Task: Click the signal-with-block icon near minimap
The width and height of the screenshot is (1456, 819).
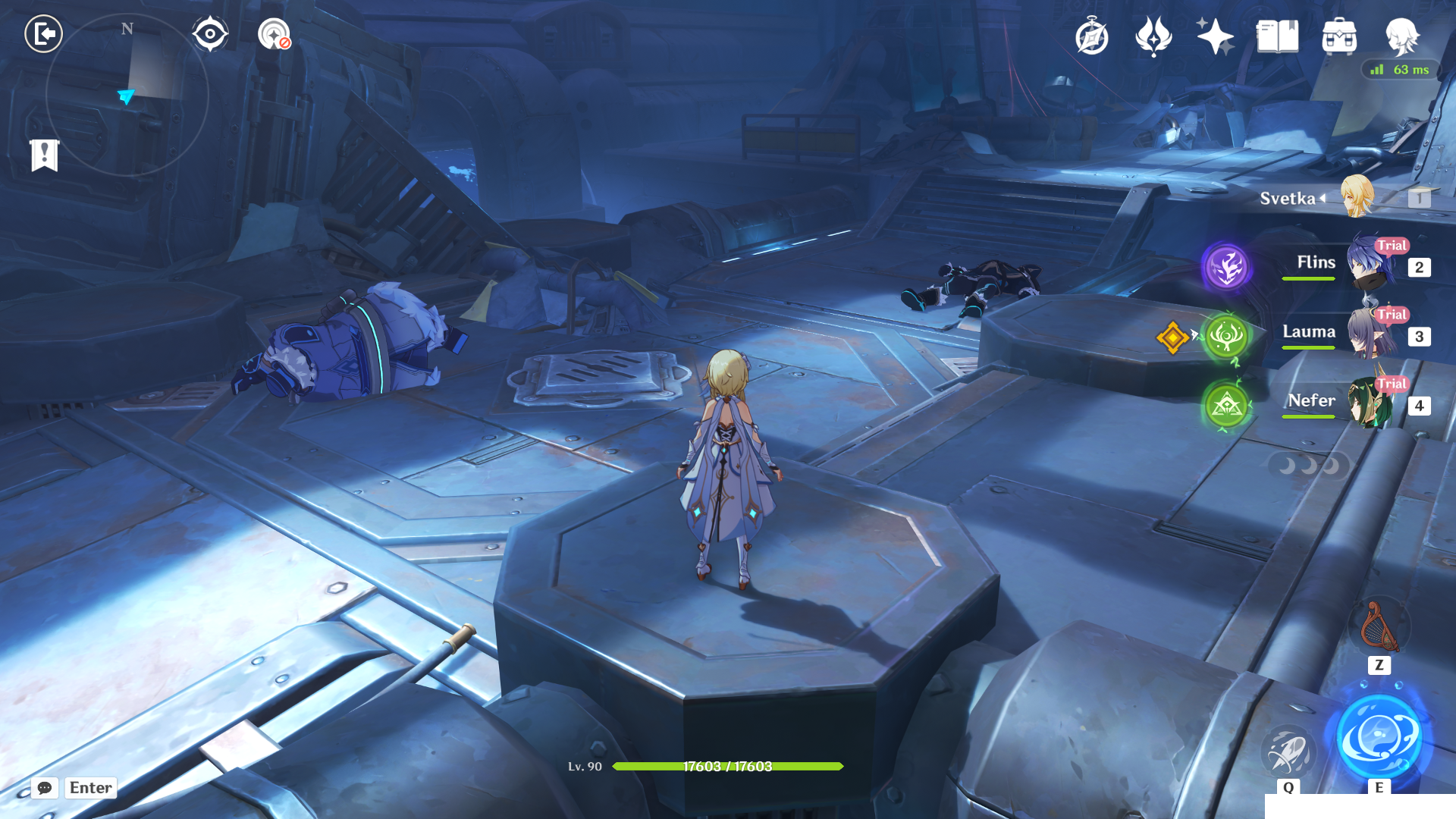Action: [274, 34]
